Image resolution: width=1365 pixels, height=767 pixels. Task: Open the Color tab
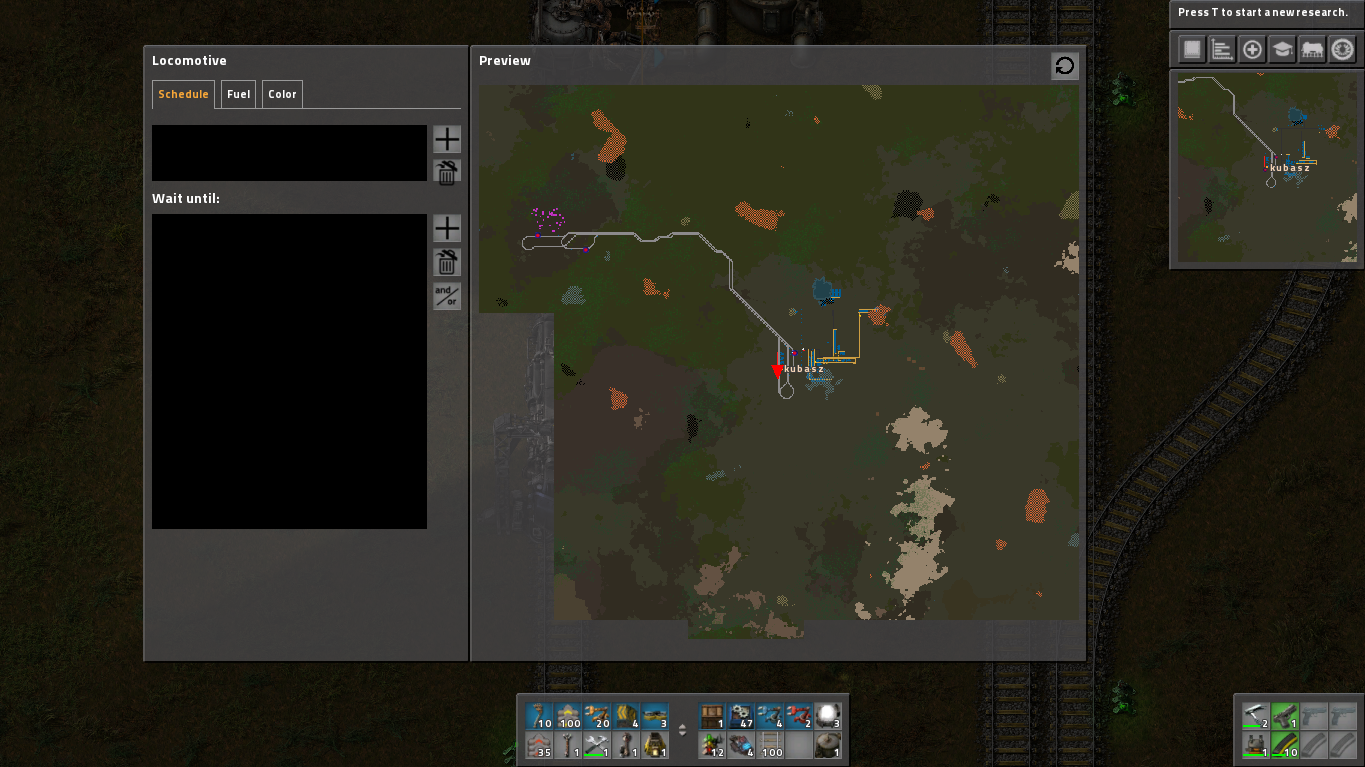pyautogui.click(x=282, y=94)
